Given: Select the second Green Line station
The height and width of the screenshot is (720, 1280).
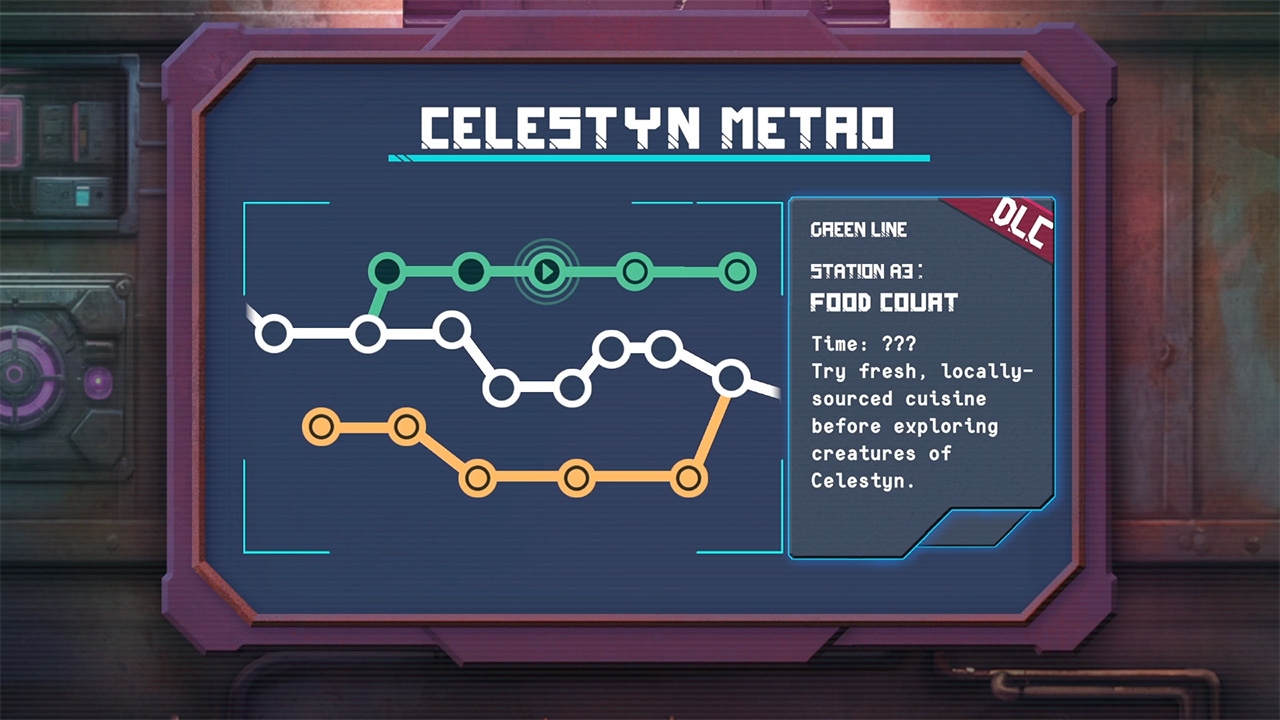Looking at the screenshot, I should pos(470,271).
